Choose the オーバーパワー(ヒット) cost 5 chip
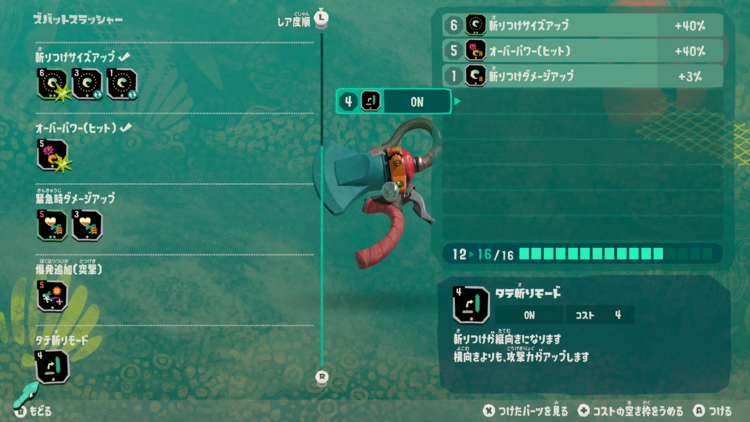750x422 pixels. pyautogui.click(x=52, y=155)
